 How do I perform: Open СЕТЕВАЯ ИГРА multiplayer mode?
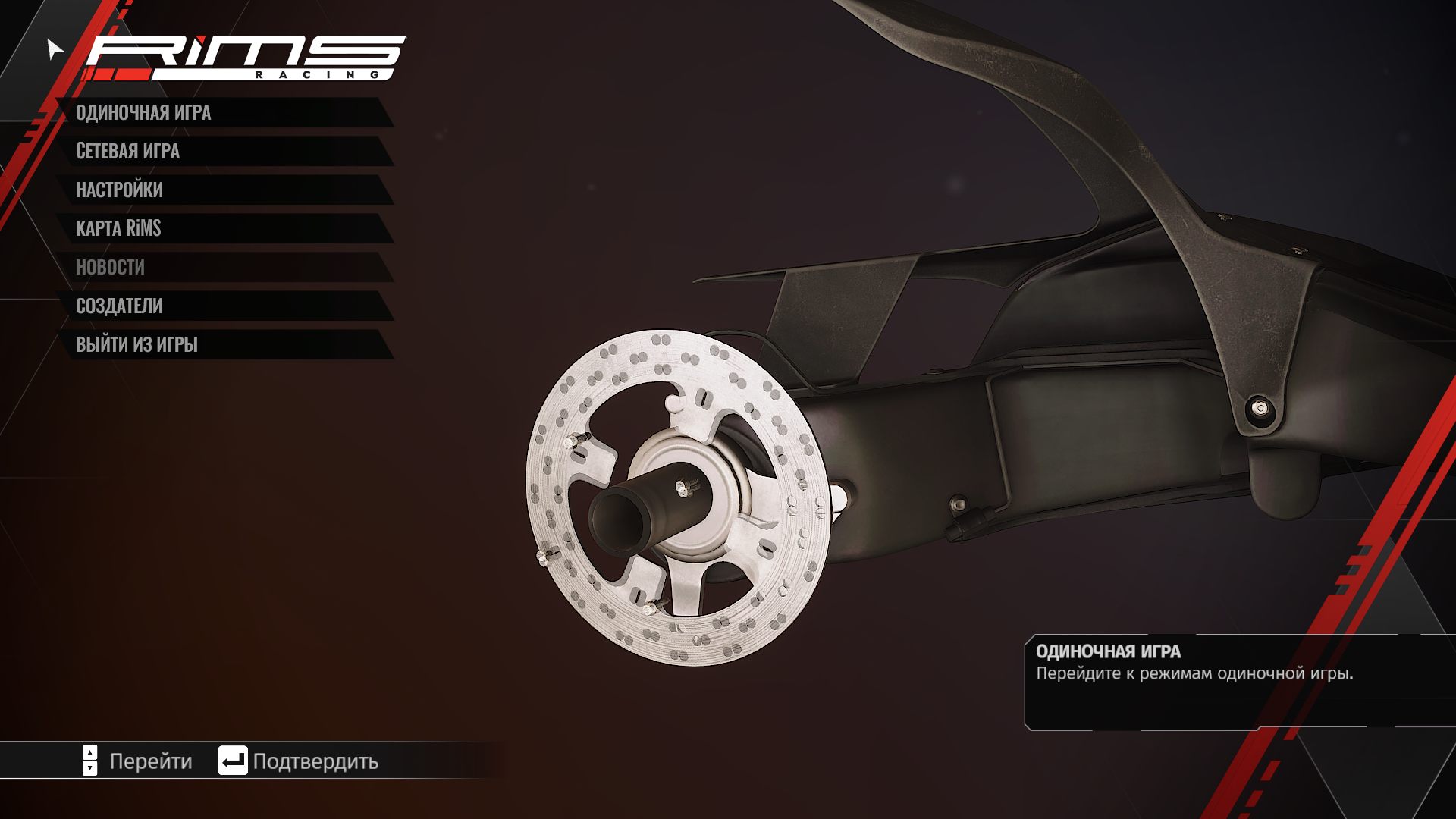coord(127,152)
